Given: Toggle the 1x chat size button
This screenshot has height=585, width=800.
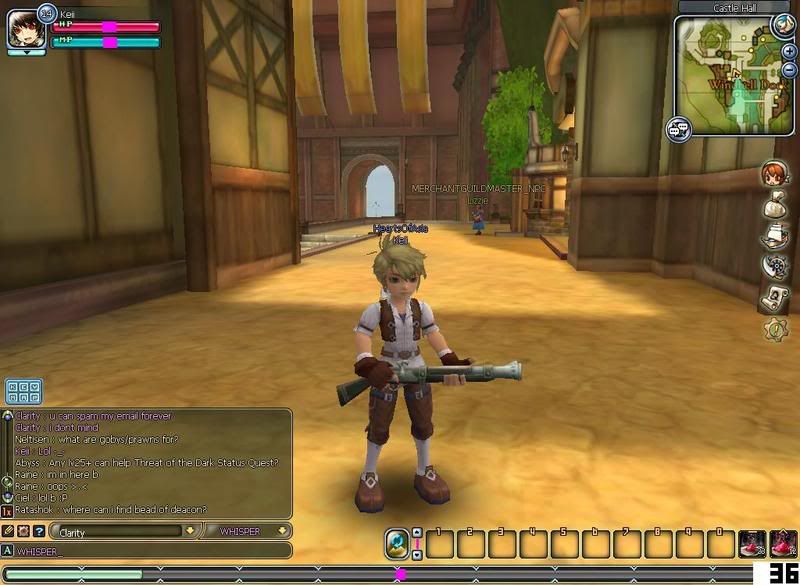Looking at the screenshot, I should 7,512.
